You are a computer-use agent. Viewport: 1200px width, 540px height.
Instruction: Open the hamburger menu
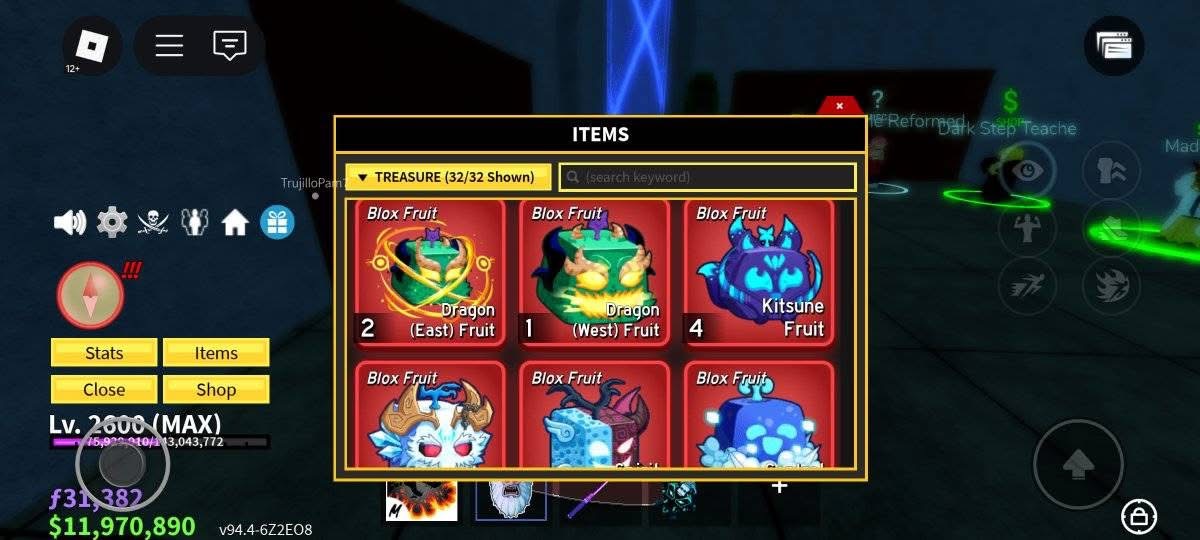click(x=169, y=46)
